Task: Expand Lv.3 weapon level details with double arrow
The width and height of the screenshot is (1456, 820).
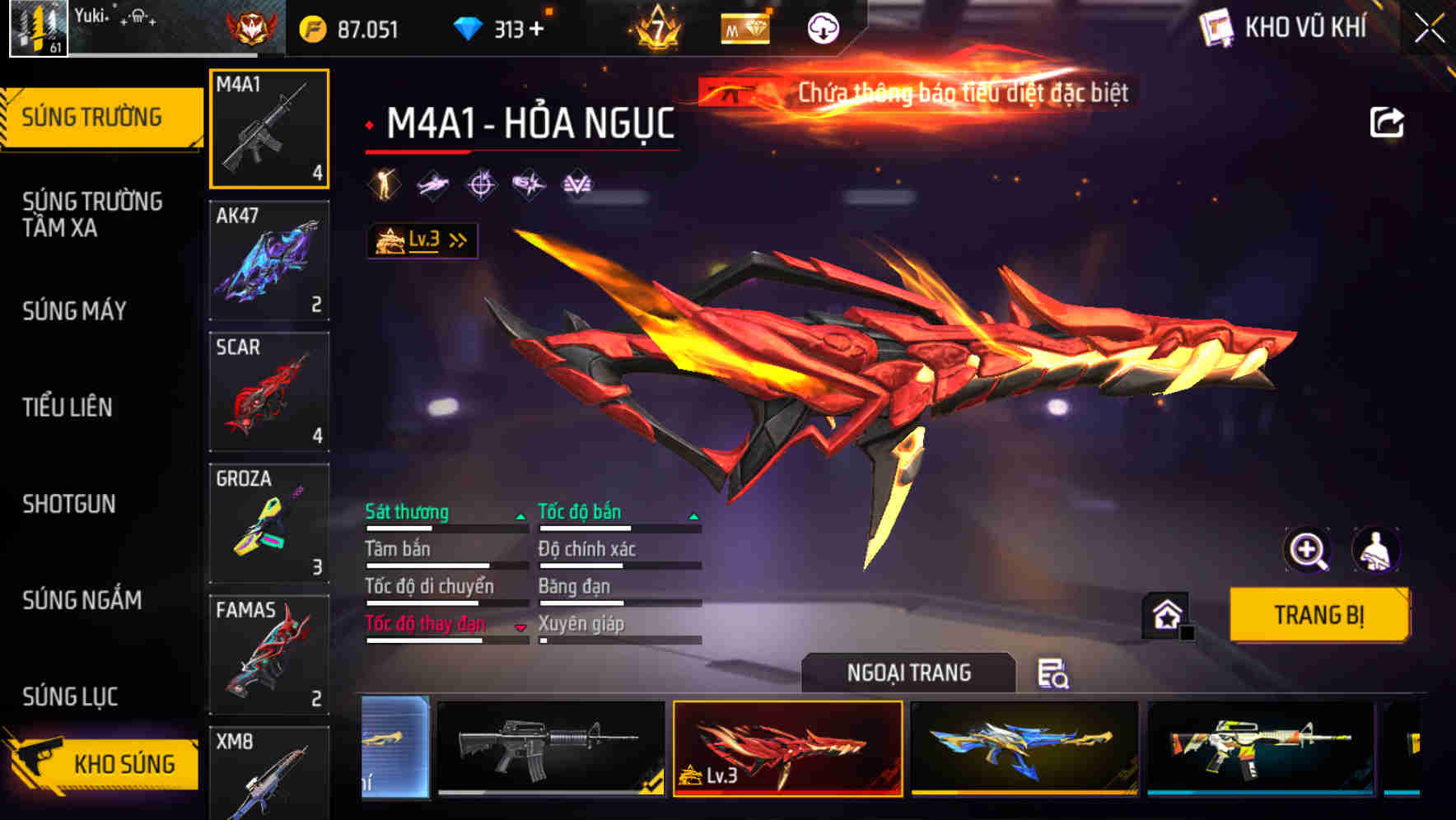Action: click(457, 239)
